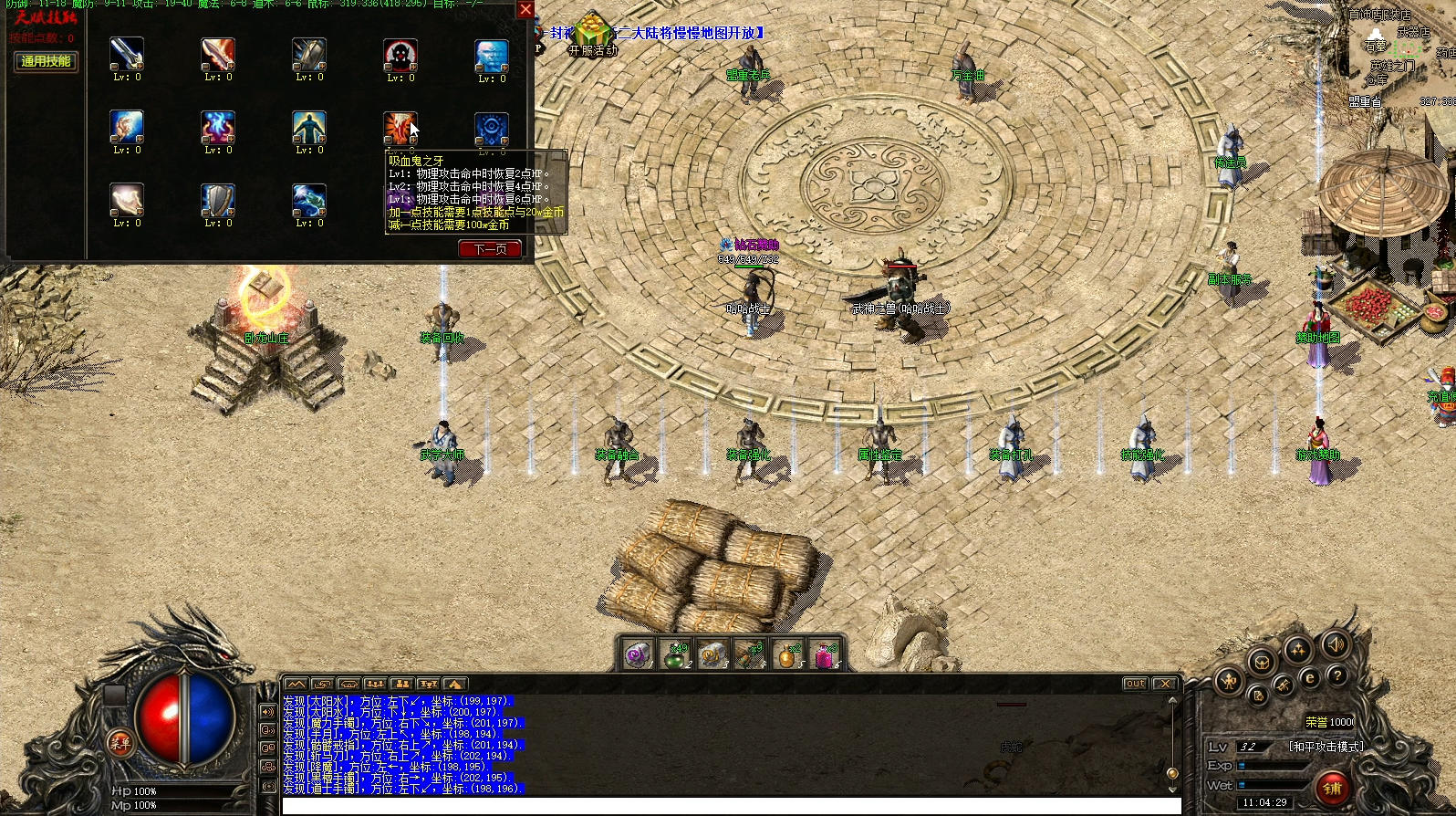Image resolution: width=1456 pixels, height=816 pixels.
Task: Close the talent skills panel
Action: 525,10
